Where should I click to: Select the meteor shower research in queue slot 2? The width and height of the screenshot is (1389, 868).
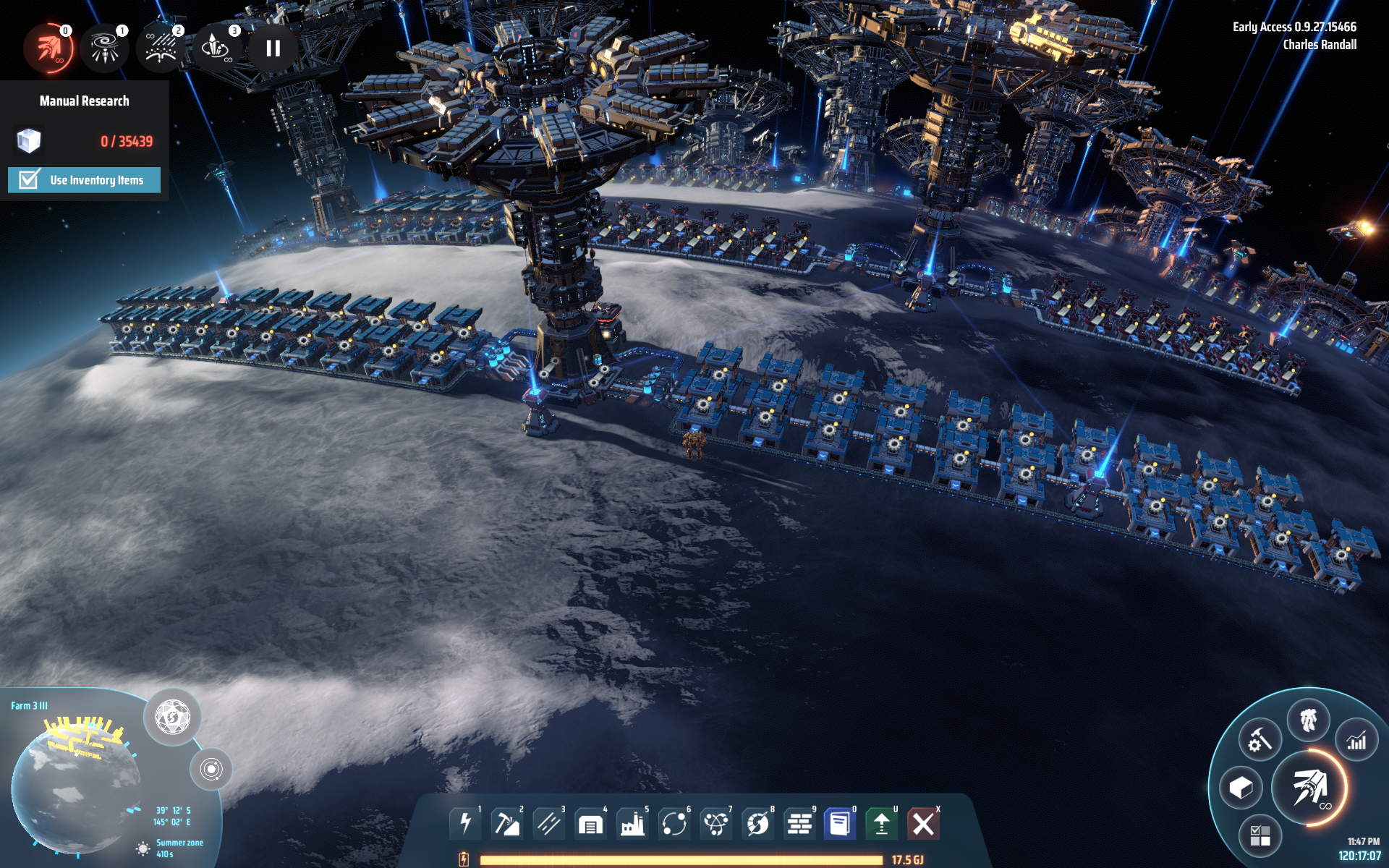tap(161, 48)
